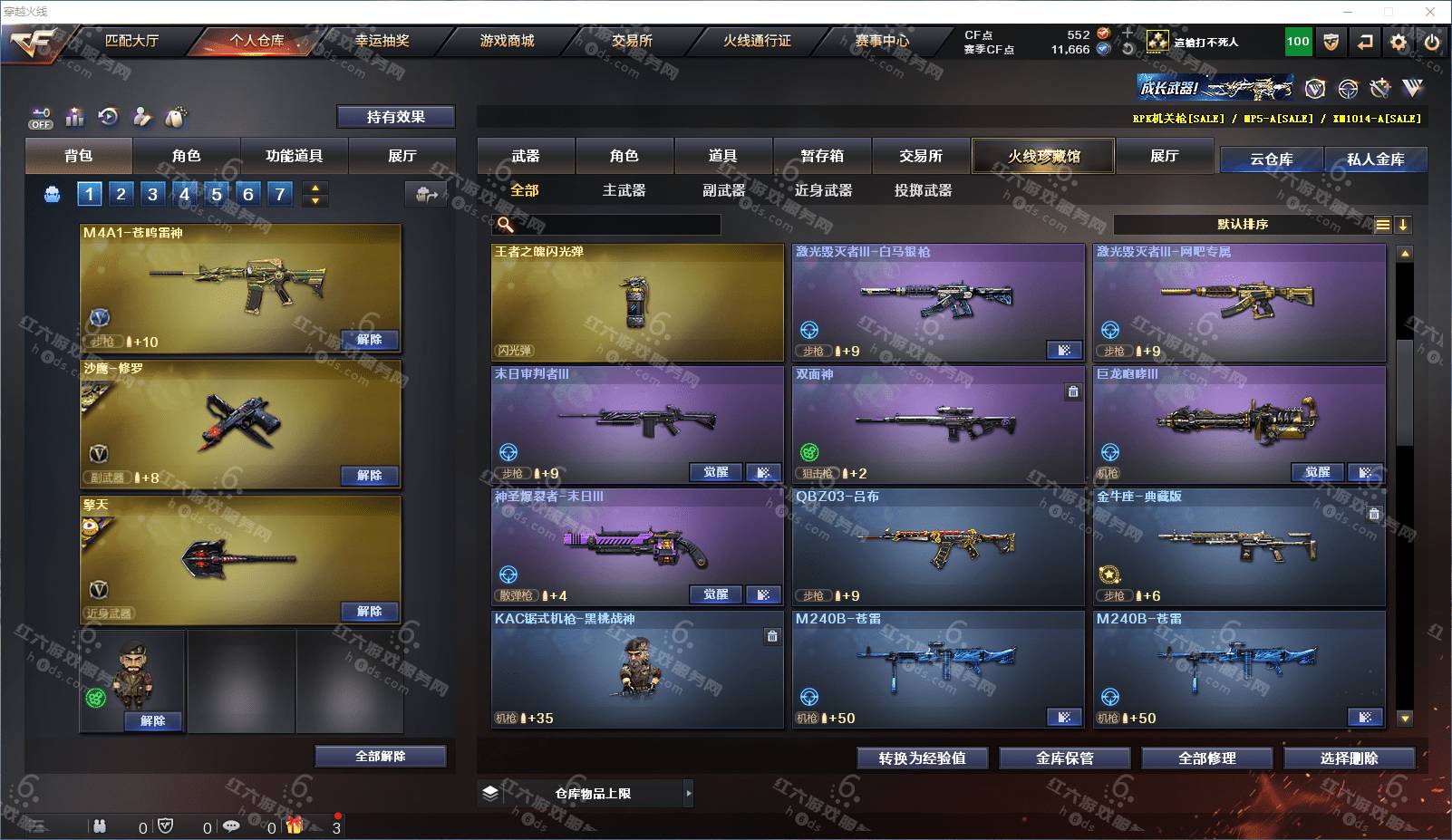
Task: Click the 全部修理 repair button
Action: pos(1206,758)
